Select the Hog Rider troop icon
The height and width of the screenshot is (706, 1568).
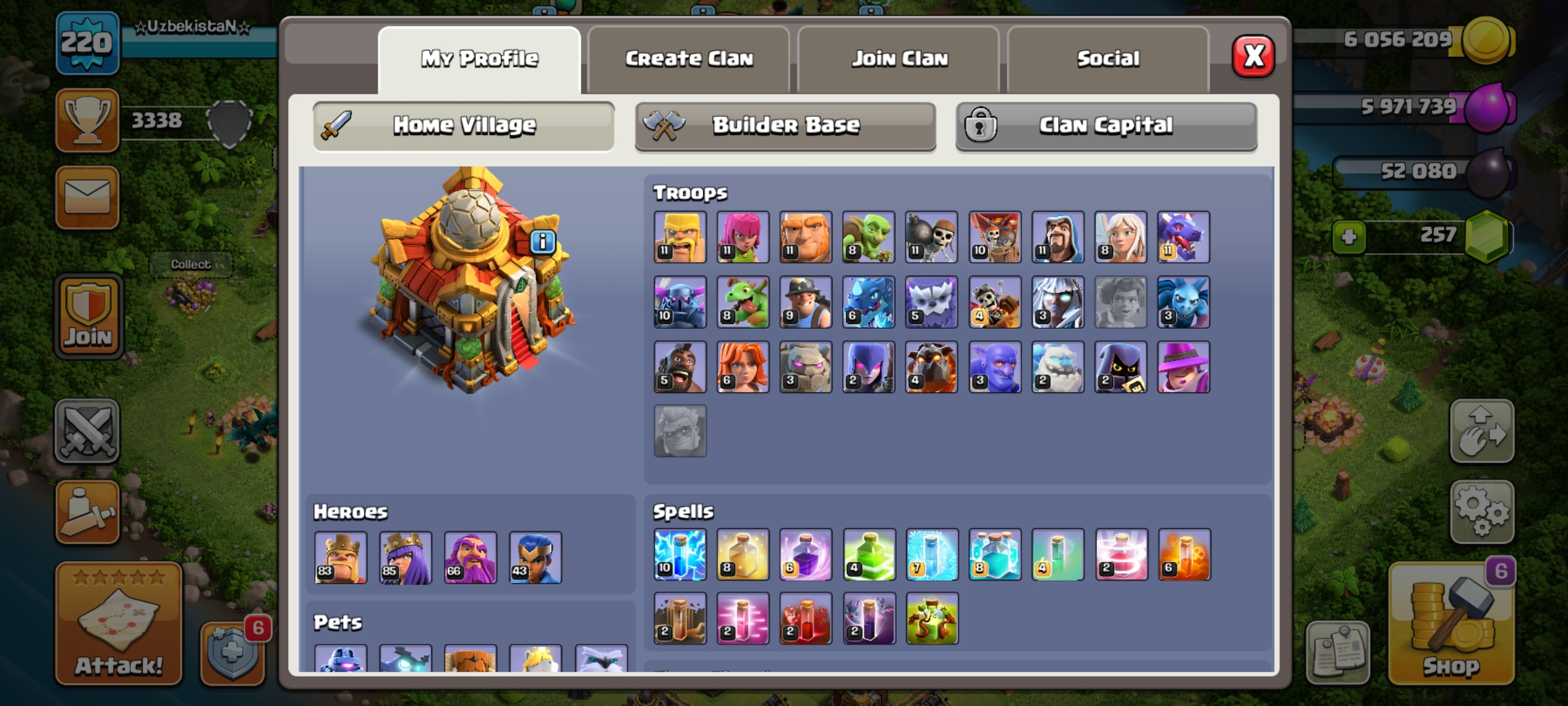pyautogui.click(x=679, y=367)
